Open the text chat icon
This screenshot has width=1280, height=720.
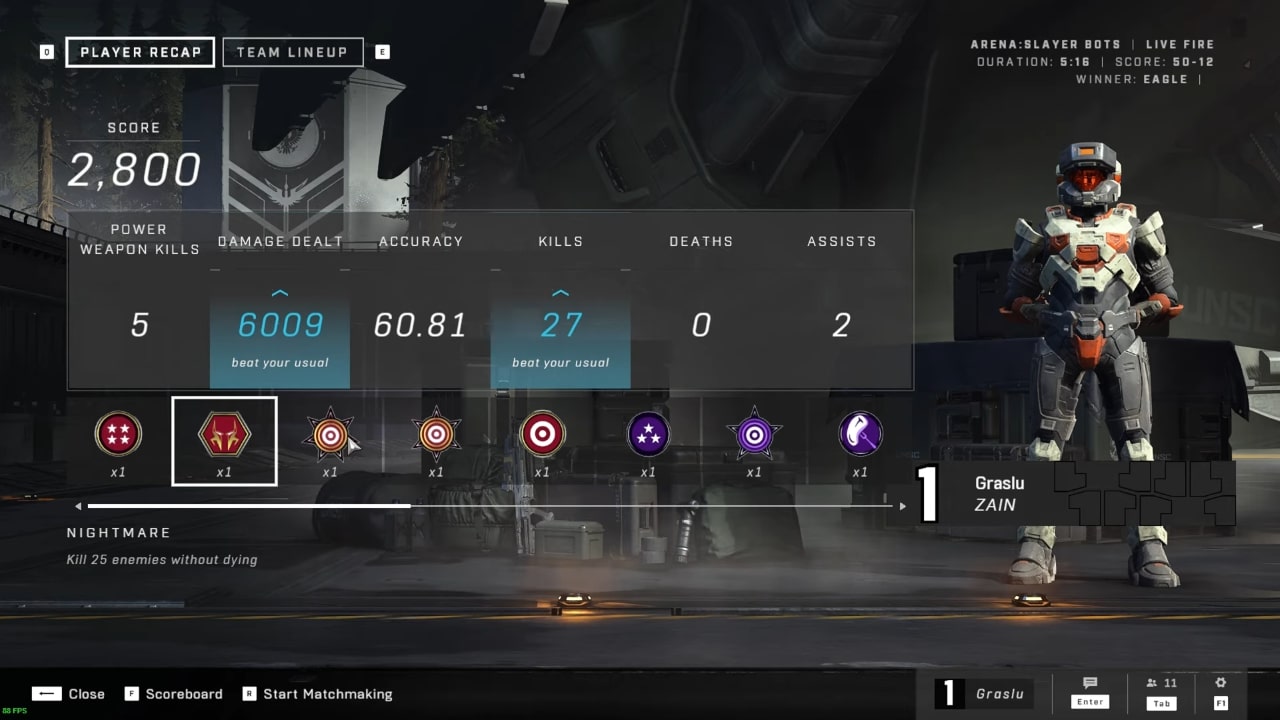[1089, 684]
